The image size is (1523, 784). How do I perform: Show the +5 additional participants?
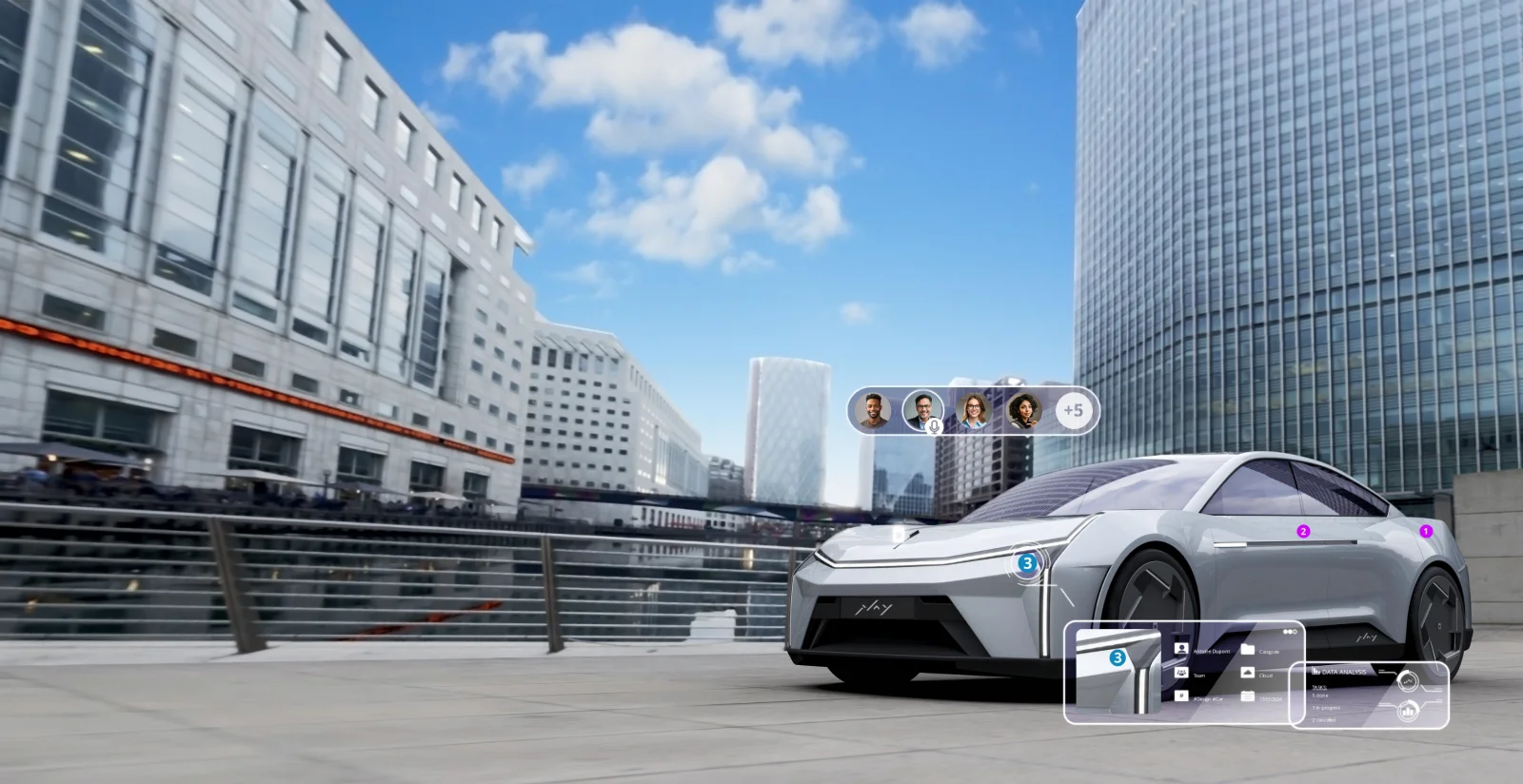(x=1073, y=411)
